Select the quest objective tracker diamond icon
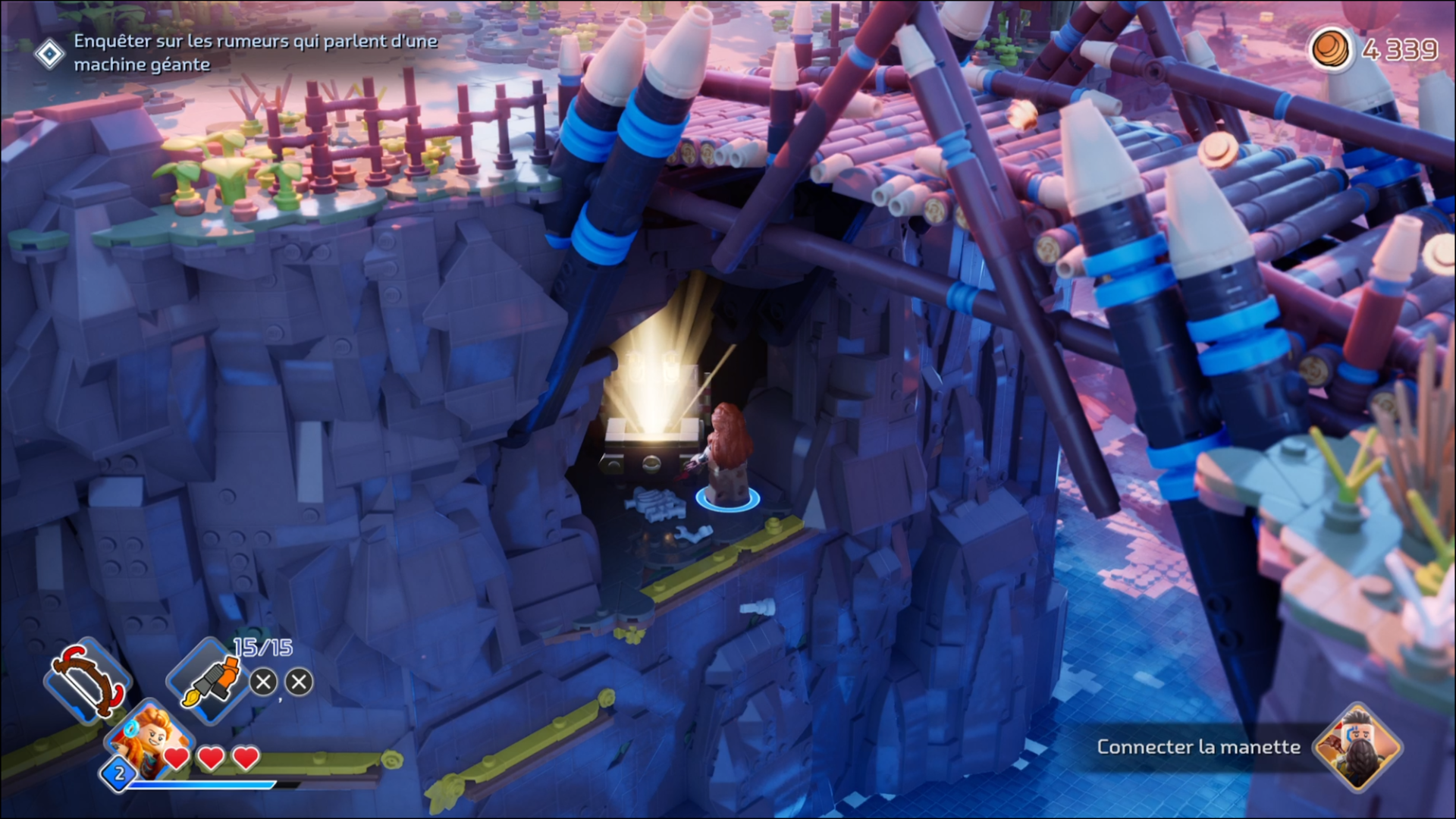The image size is (1456, 819). pos(49,54)
